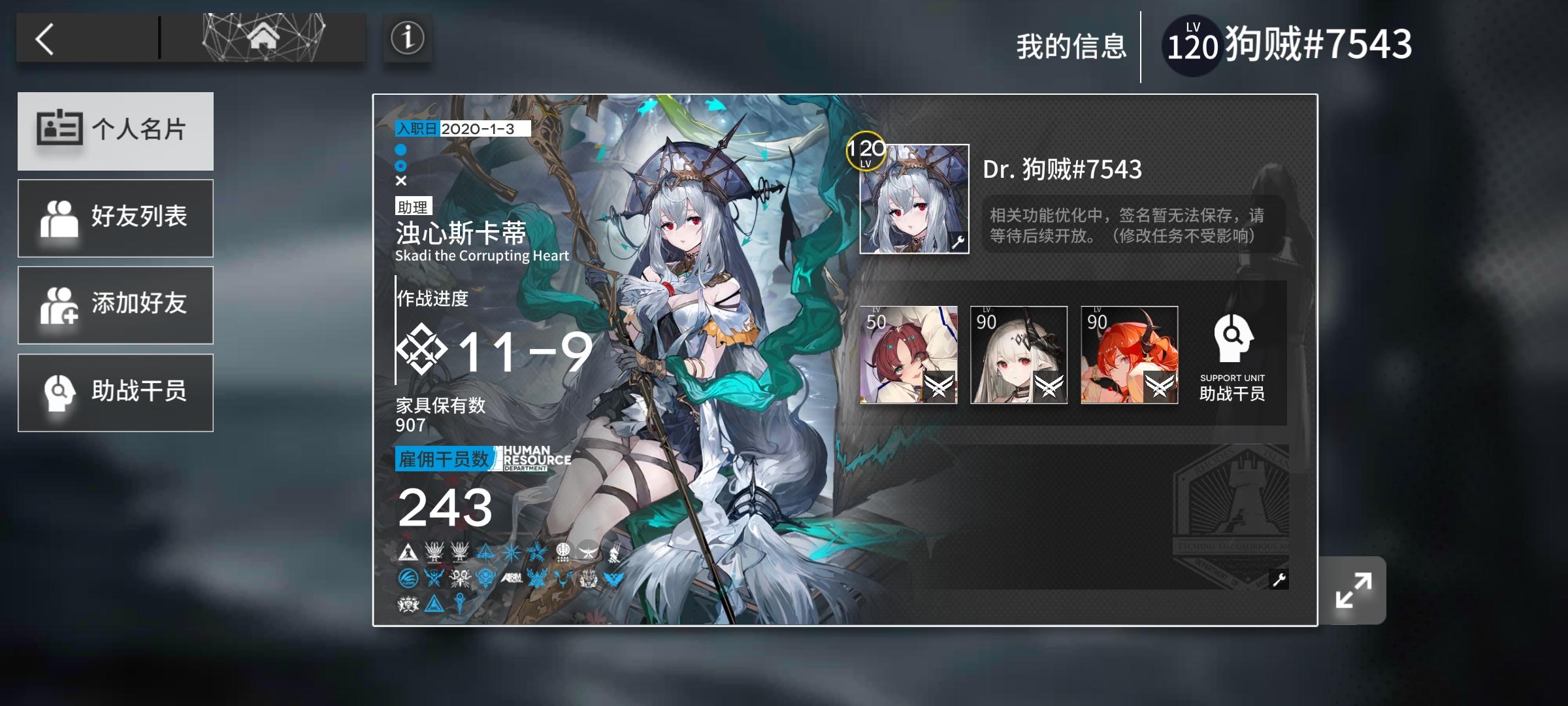Image resolution: width=1568 pixels, height=706 pixels.
Task: Click the 我的信息 header label
Action: (1071, 42)
